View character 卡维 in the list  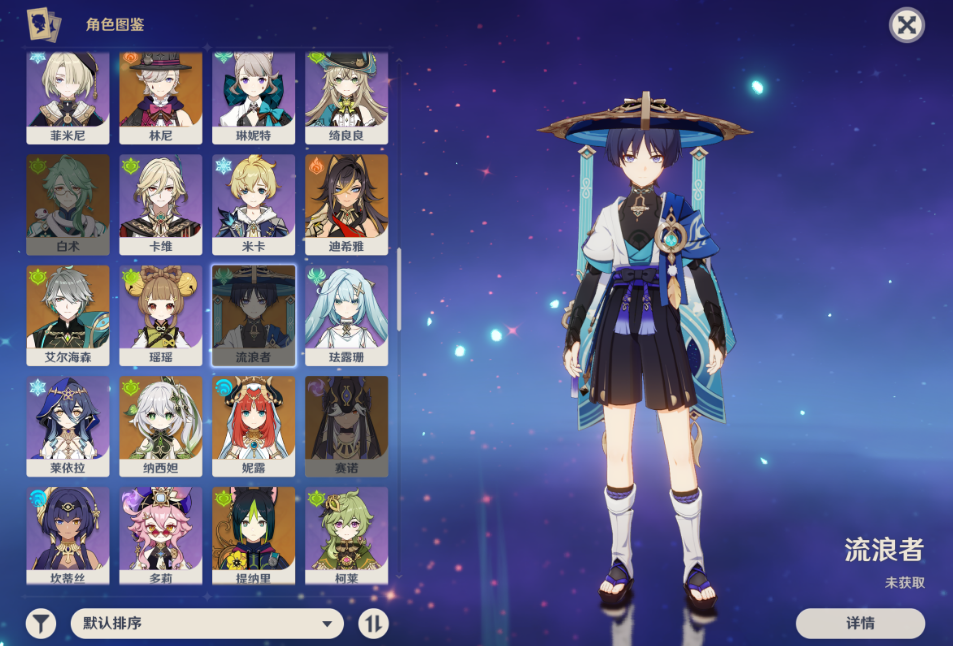pos(161,204)
